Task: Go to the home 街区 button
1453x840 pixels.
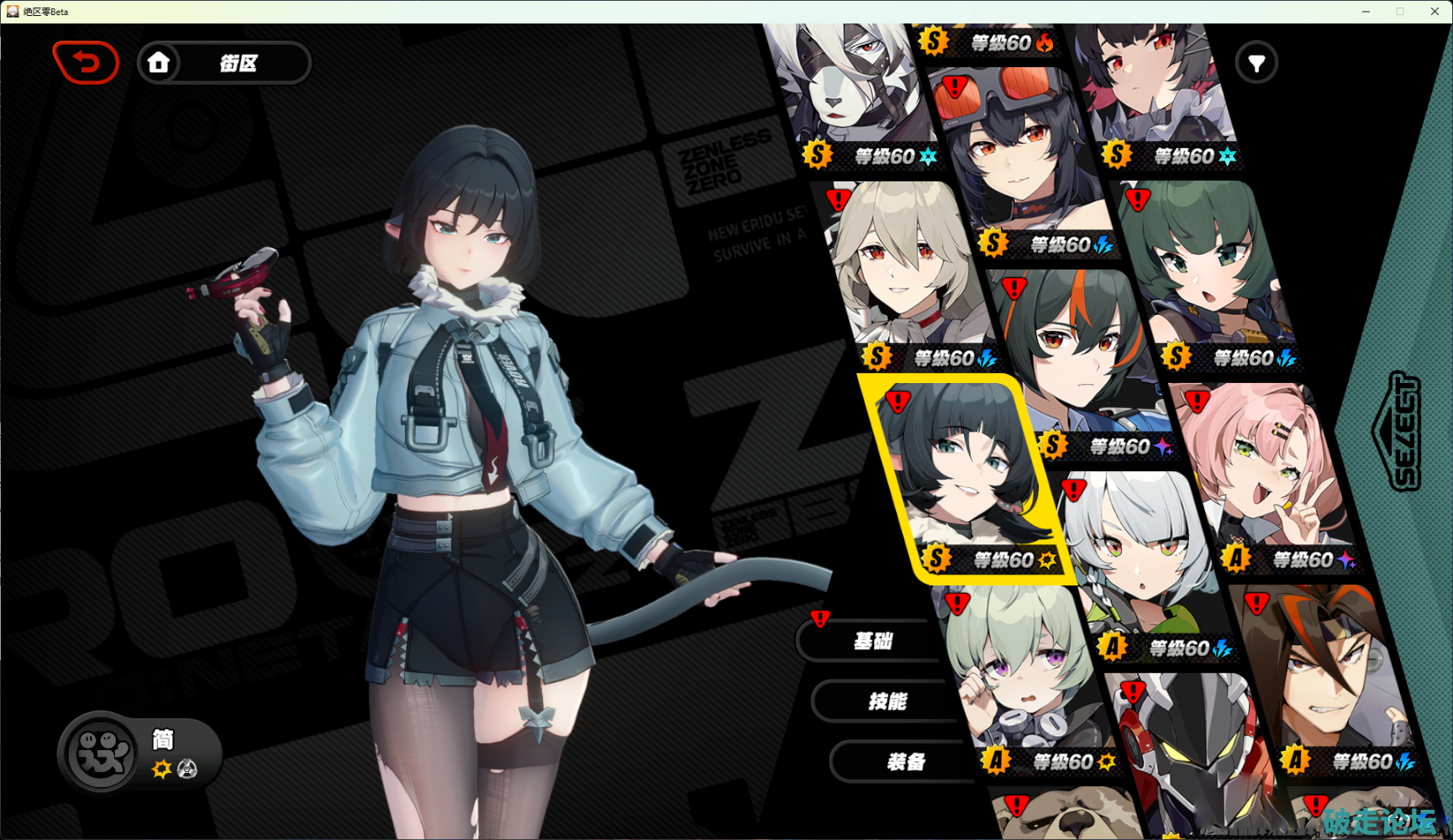Action: point(224,63)
